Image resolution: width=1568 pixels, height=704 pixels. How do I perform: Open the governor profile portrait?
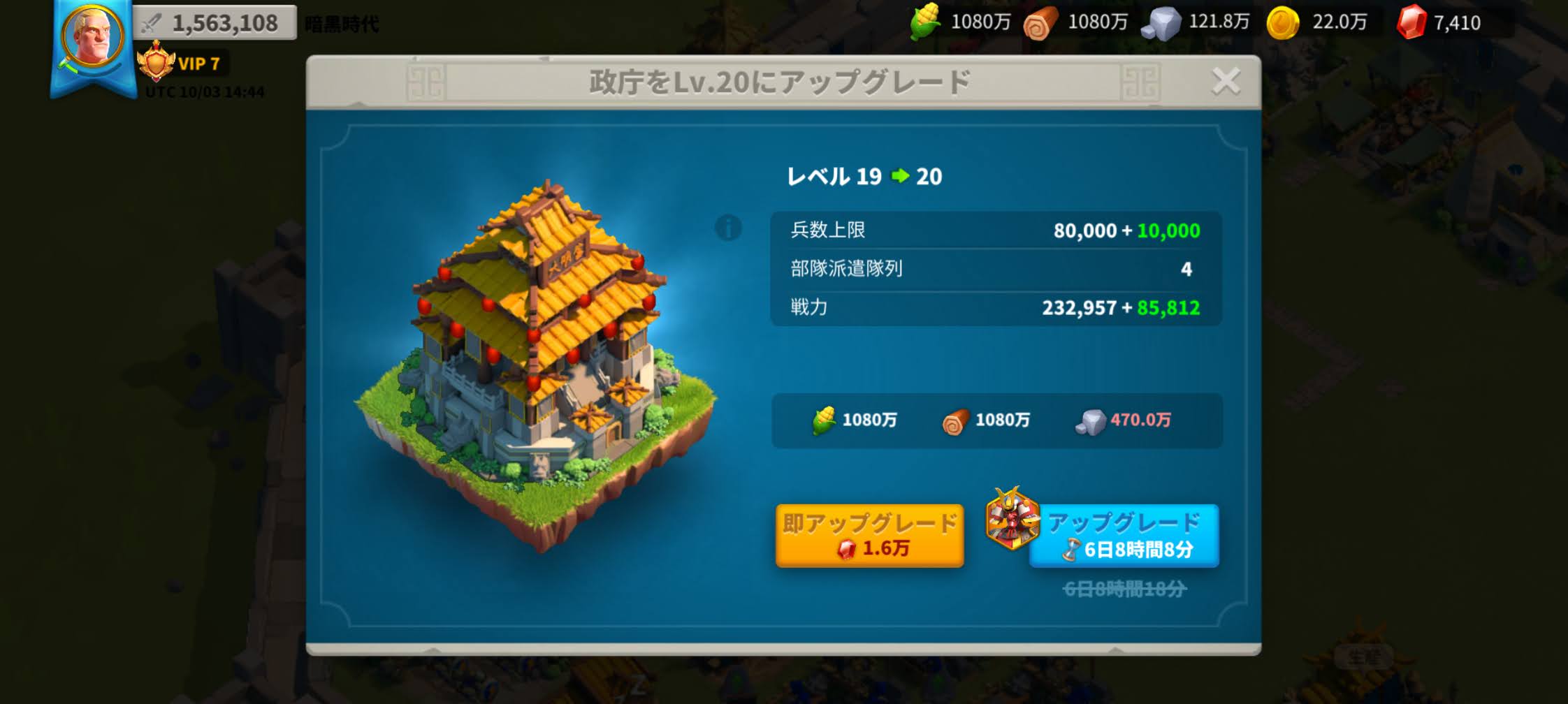92,36
